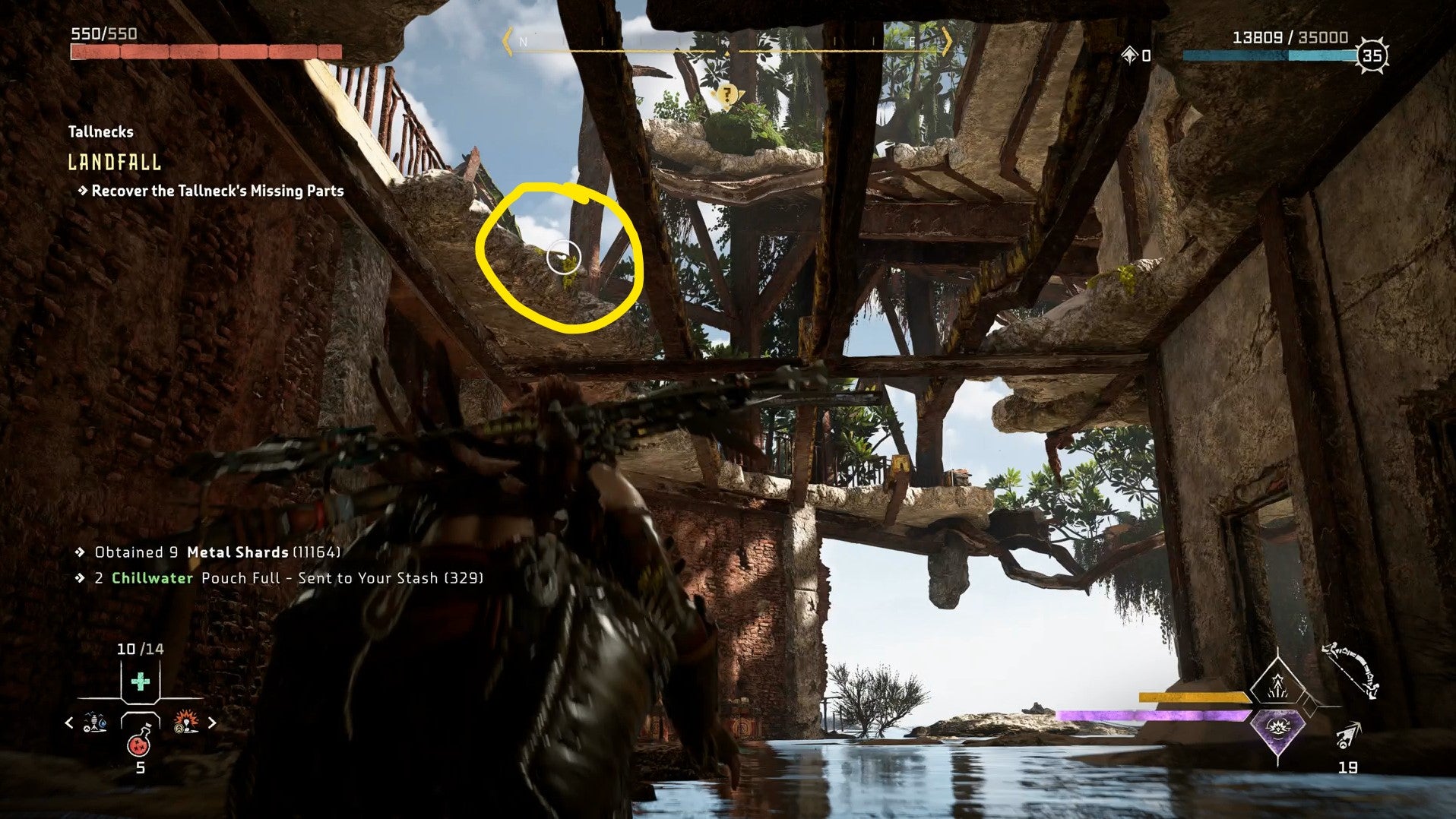
Task: Select the LANDFALL quest title
Action: tap(115, 162)
